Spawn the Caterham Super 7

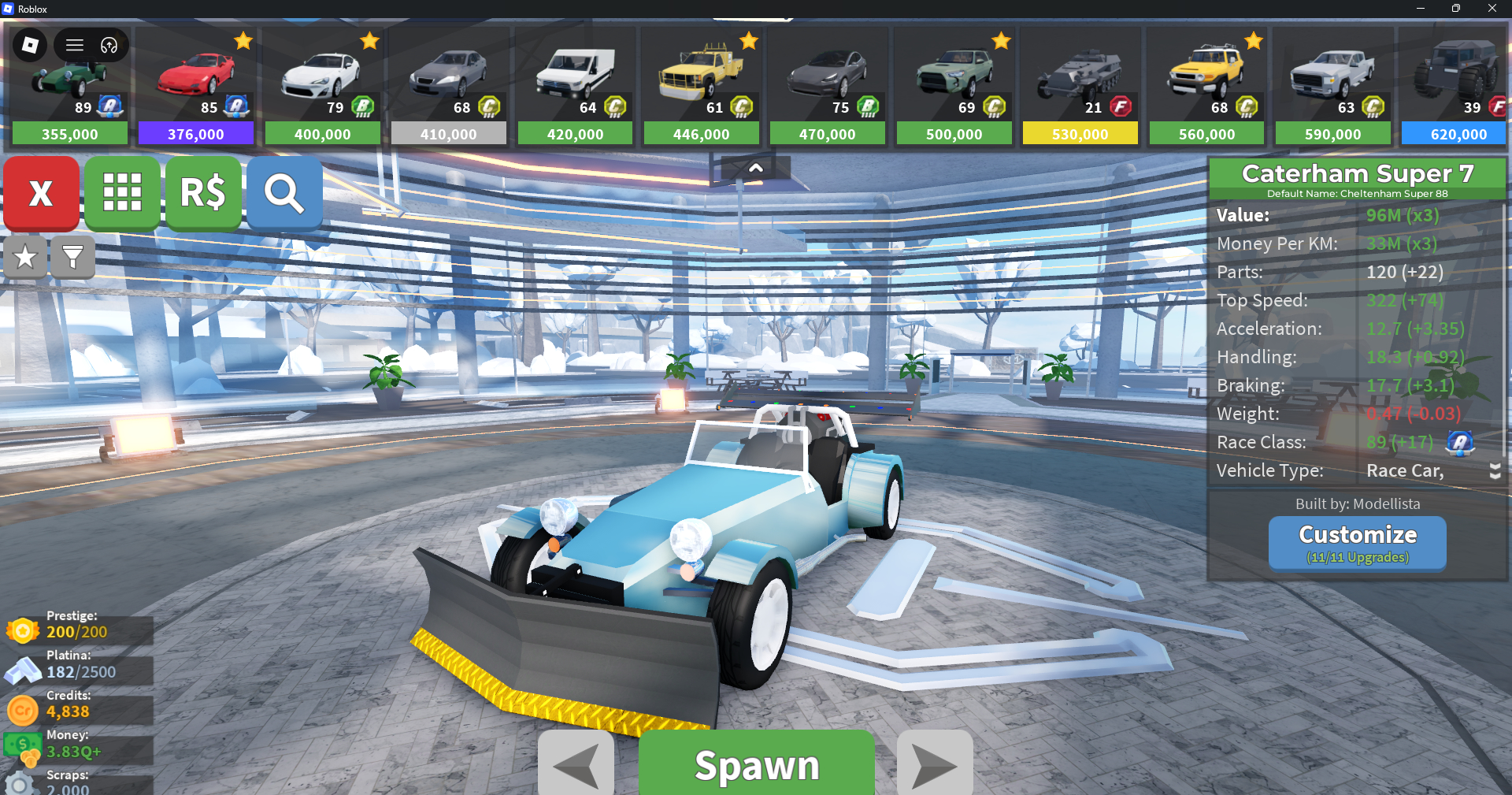[756, 764]
